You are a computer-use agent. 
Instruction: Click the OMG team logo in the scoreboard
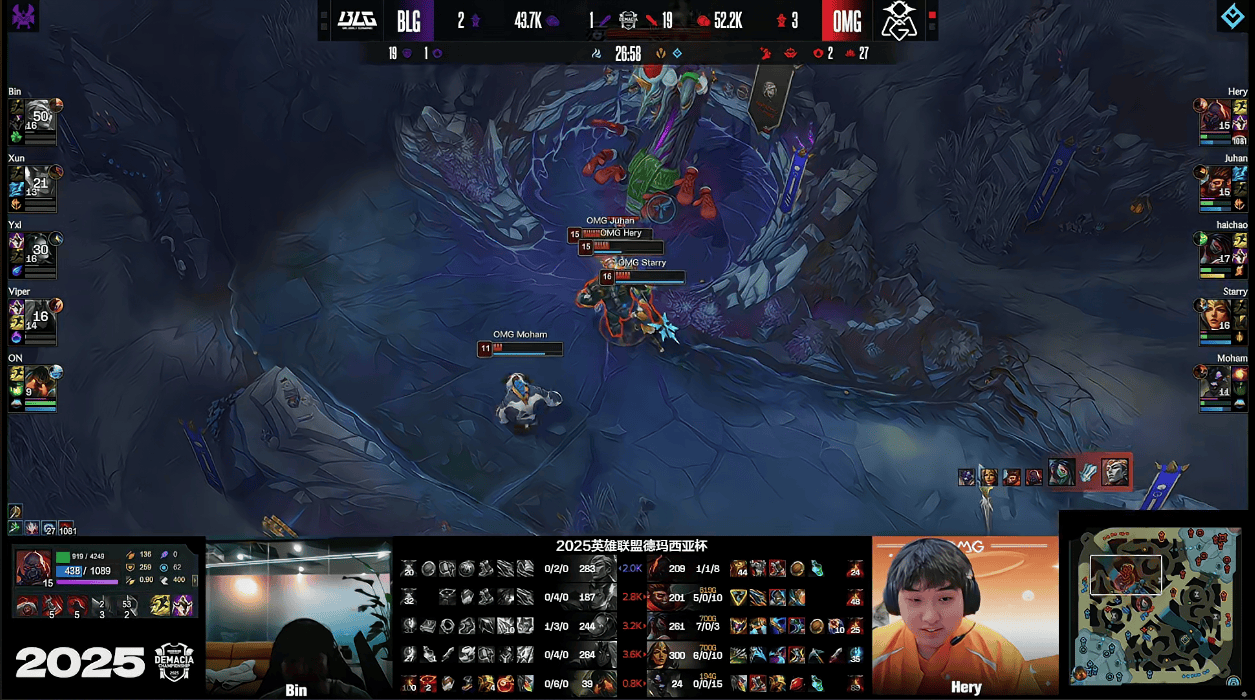(x=899, y=20)
